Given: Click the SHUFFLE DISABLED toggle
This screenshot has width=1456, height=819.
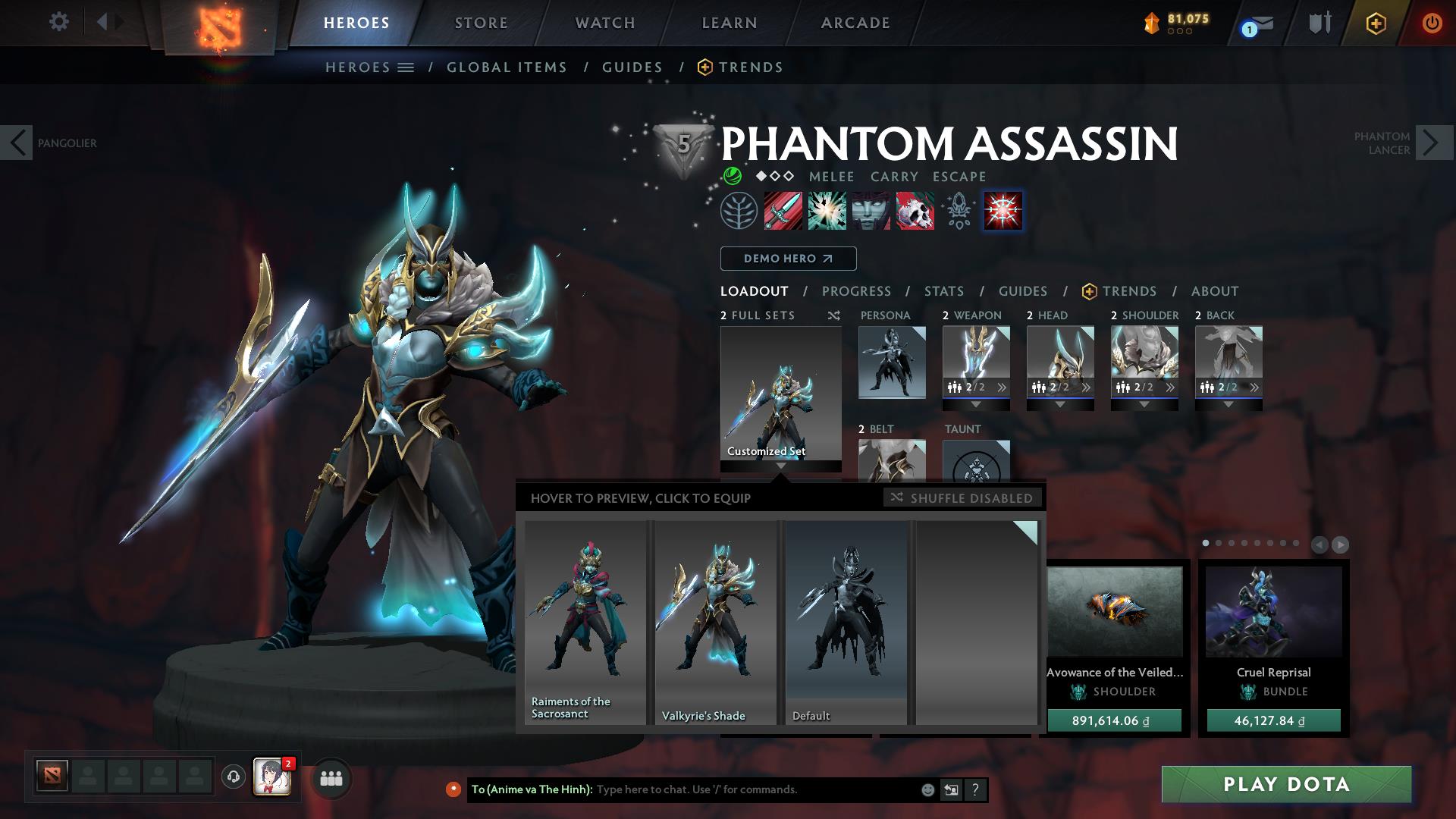Looking at the screenshot, I should point(963,498).
